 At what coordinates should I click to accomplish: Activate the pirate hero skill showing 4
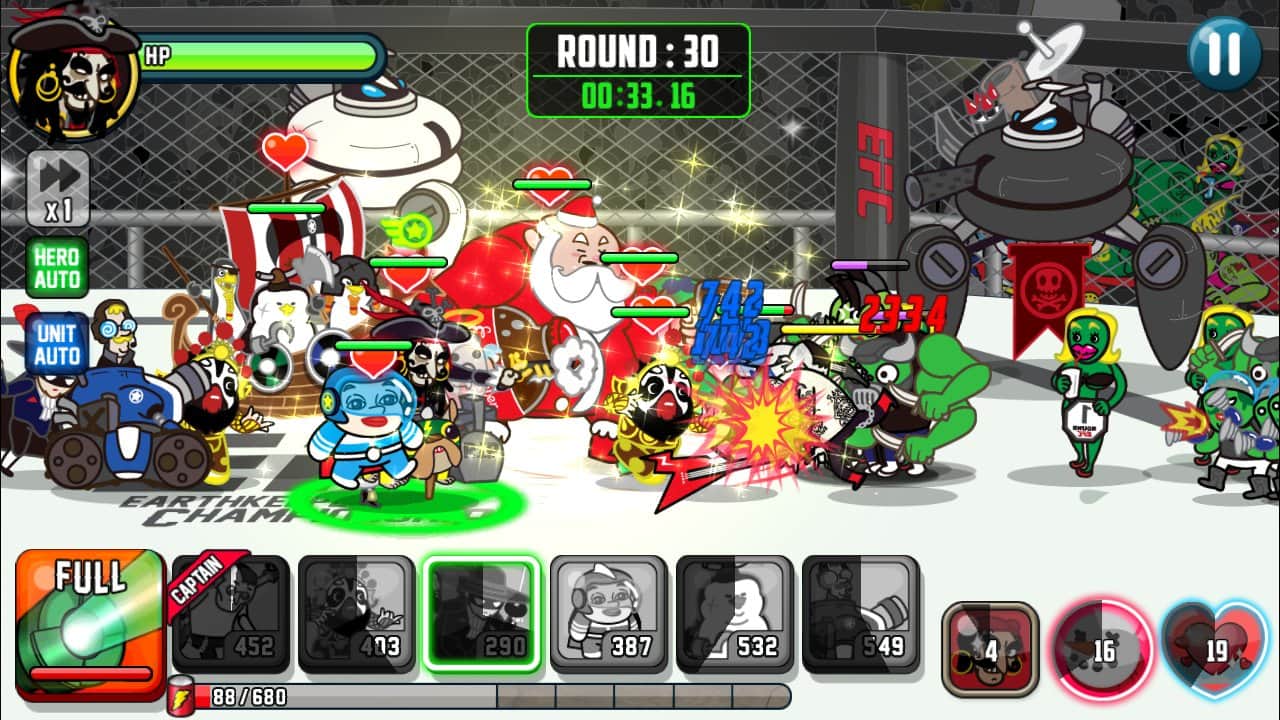point(990,650)
